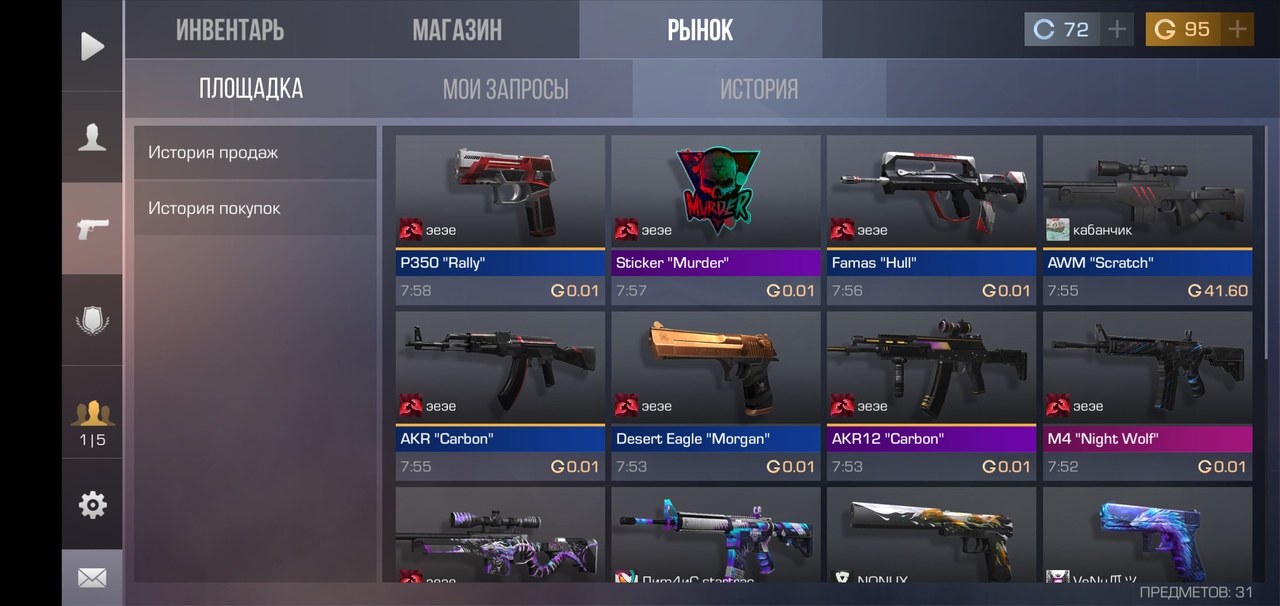This screenshot has height=606, width=1280.
Task: Select the AWM "Scratch" listing
Action: (1148, 220)
